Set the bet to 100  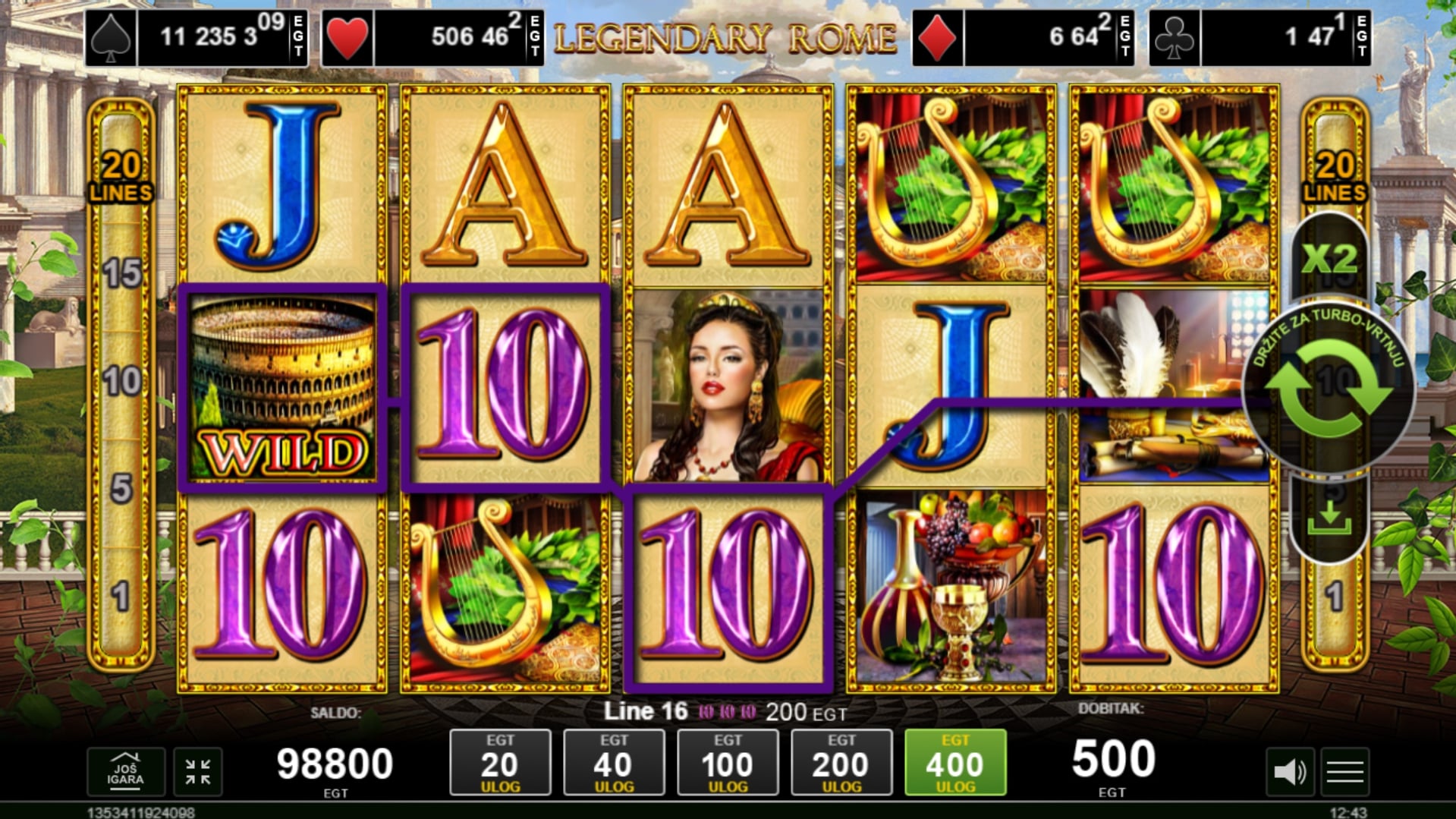[x=728, y=762]
